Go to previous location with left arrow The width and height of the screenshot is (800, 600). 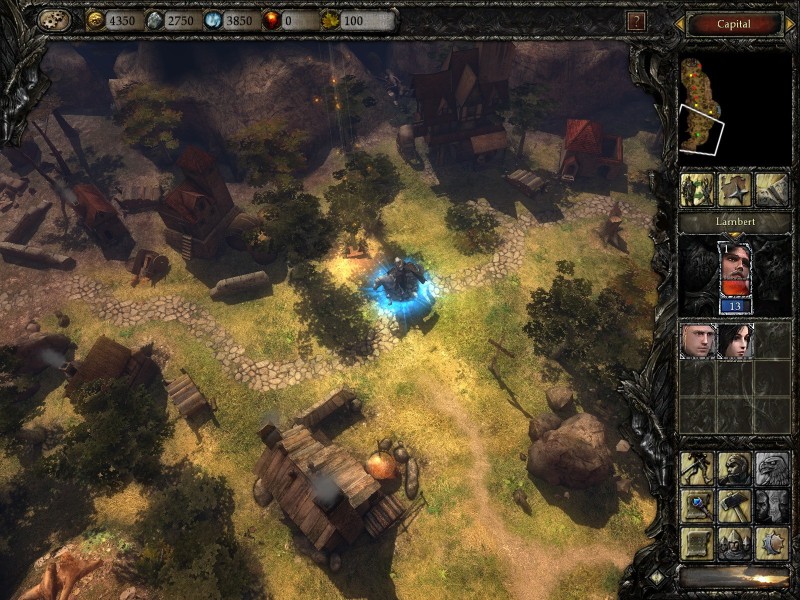pyautogui.click(x=679, y=23)
